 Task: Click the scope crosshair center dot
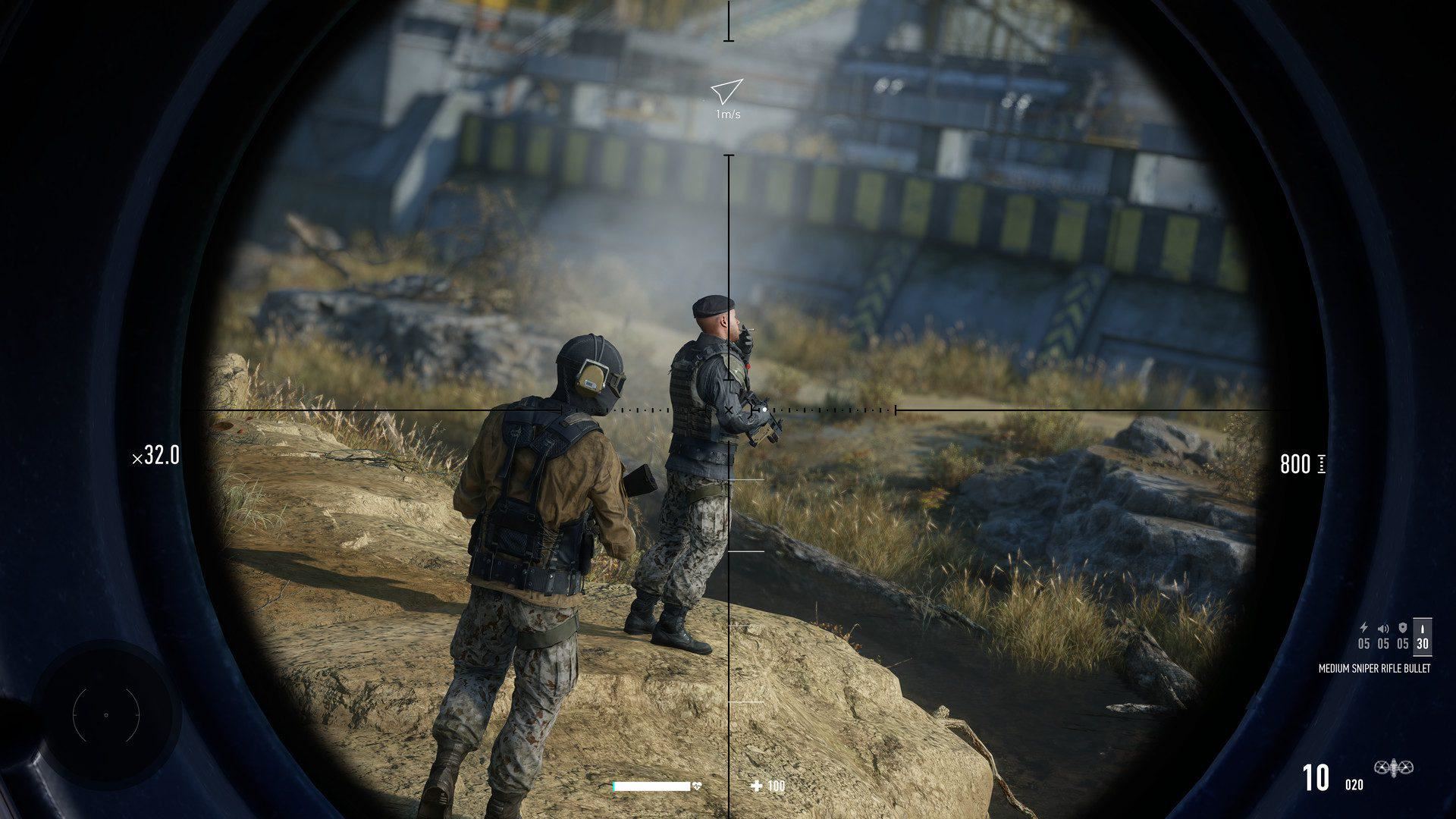729,409
